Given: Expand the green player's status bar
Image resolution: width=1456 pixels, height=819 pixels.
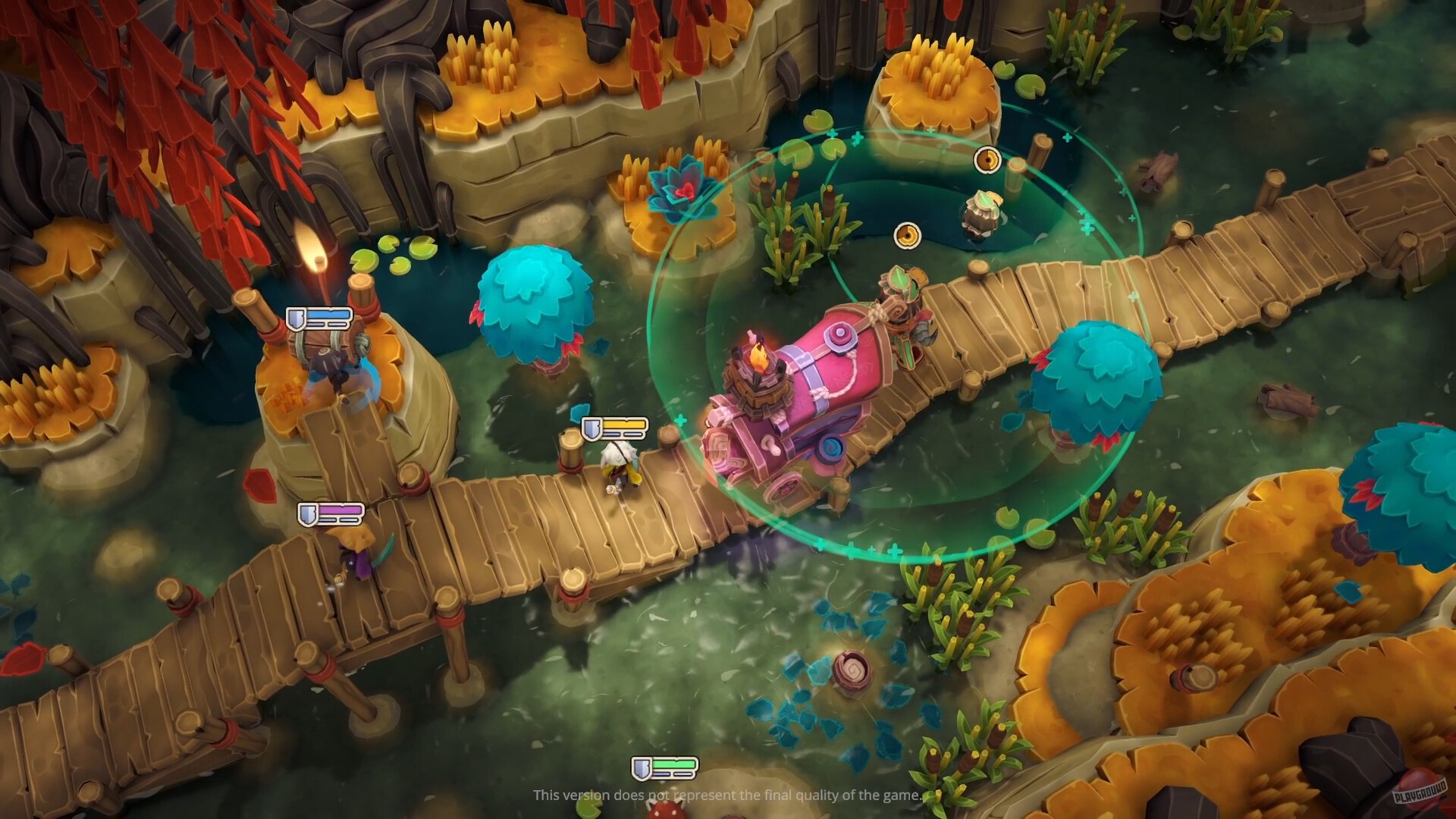Looking at the screenshot, I should pyautogui.click(x=669, y=766).
